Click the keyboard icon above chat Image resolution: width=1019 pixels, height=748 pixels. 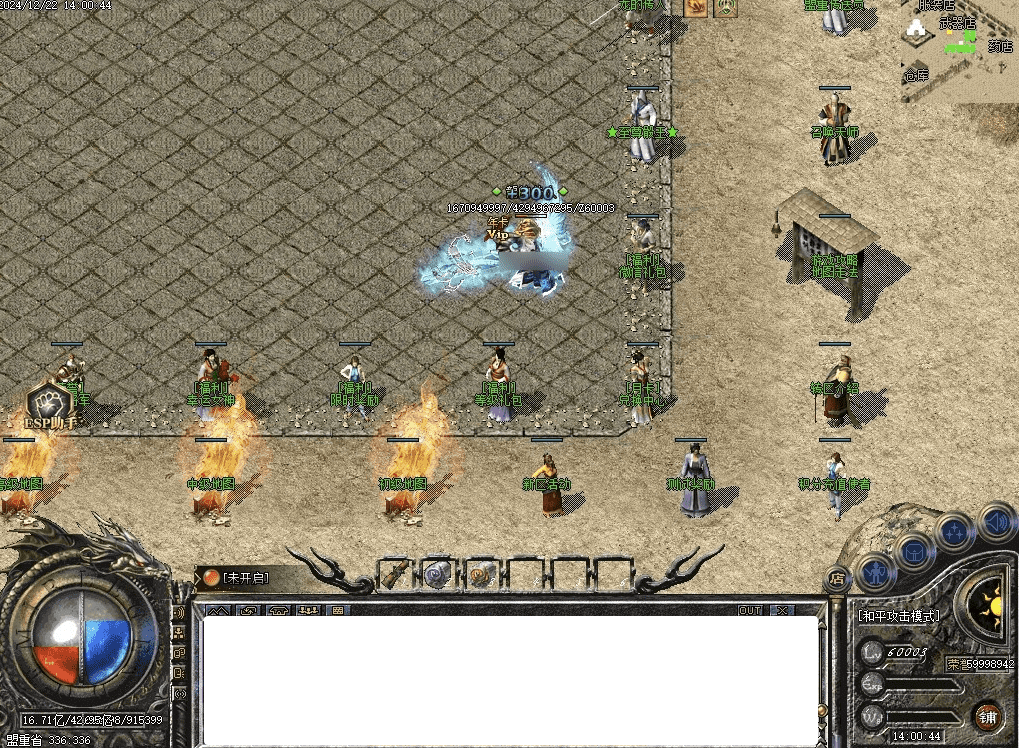[338, 610]
